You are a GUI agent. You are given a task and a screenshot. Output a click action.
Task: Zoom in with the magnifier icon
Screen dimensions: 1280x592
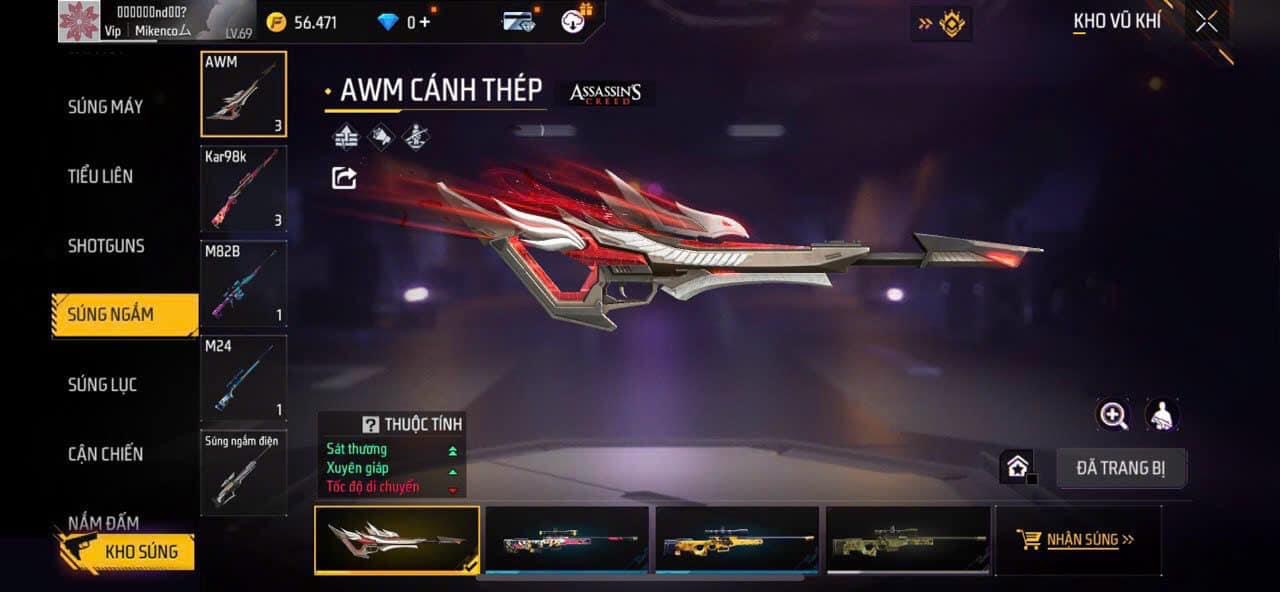pos(1113,415)
